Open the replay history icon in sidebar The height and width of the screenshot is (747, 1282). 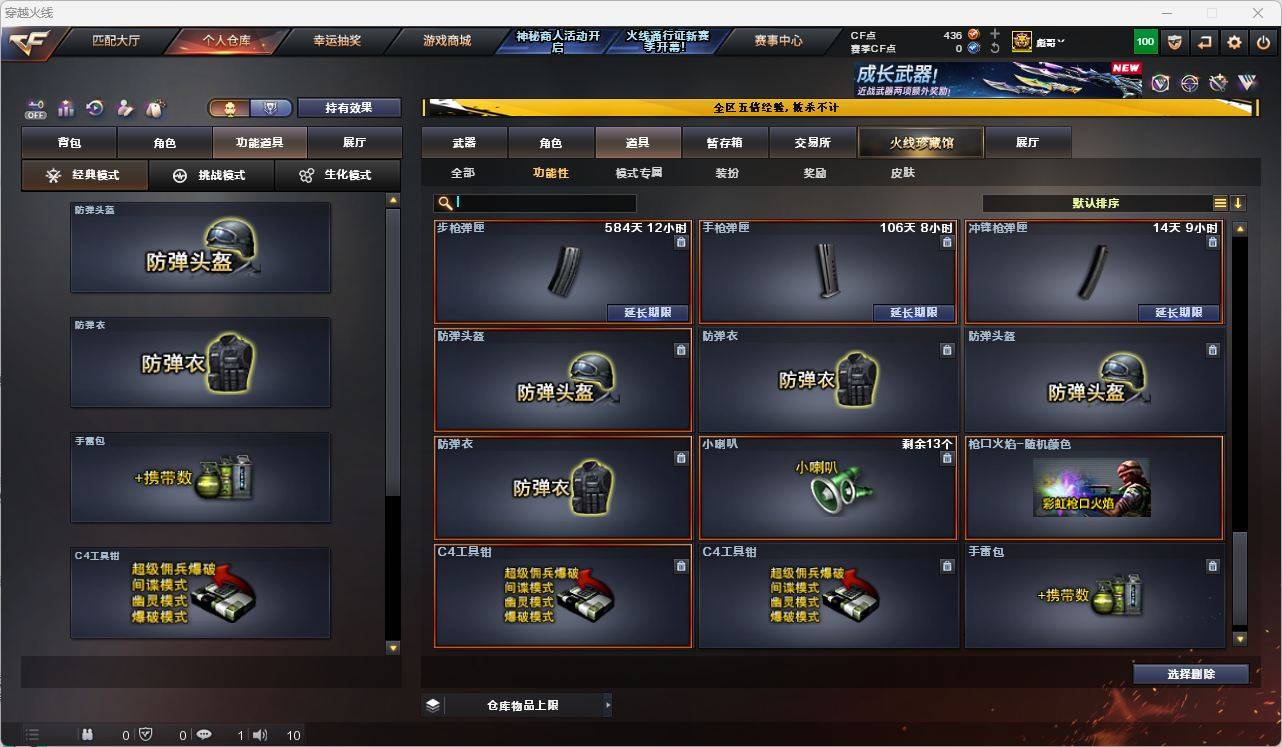(x=94, y=108)
